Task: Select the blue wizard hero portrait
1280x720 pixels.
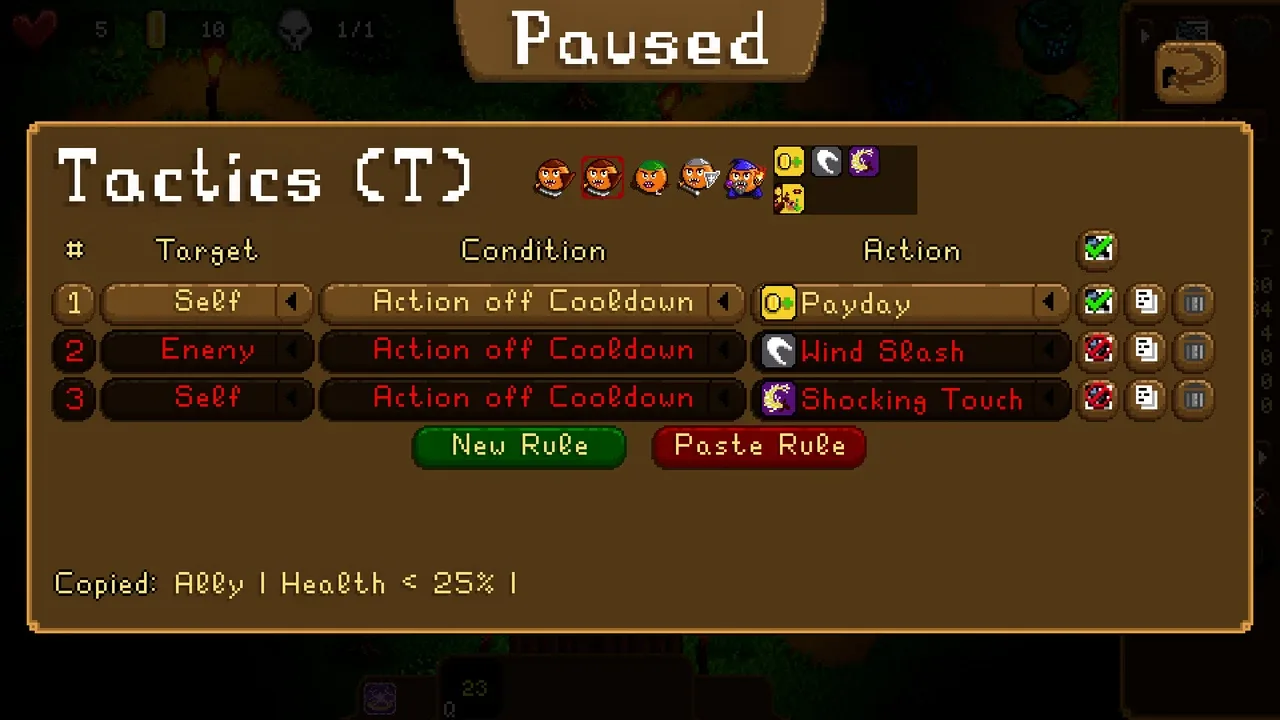Action: 745,178
